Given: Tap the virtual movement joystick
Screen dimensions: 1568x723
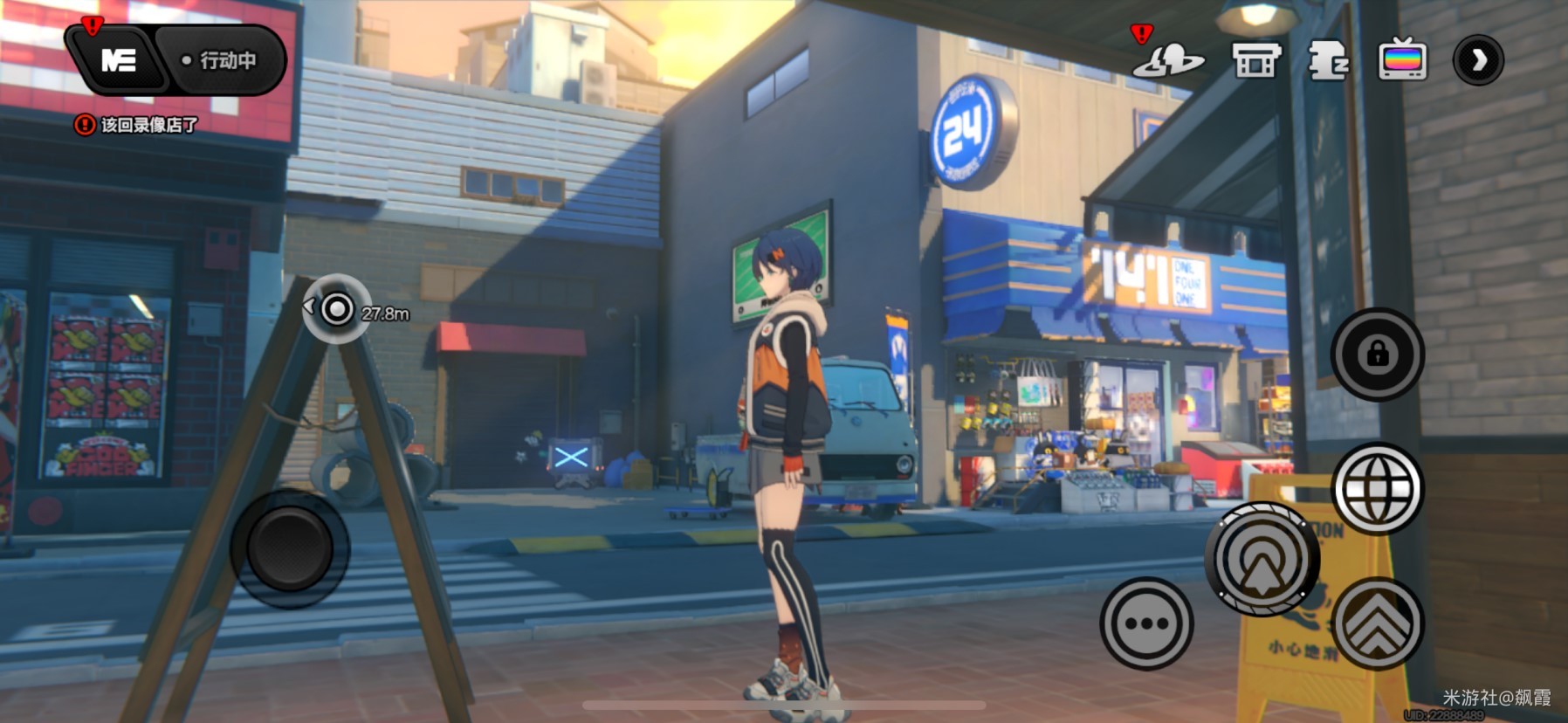Looking at the screenshot, I should 290,547.
